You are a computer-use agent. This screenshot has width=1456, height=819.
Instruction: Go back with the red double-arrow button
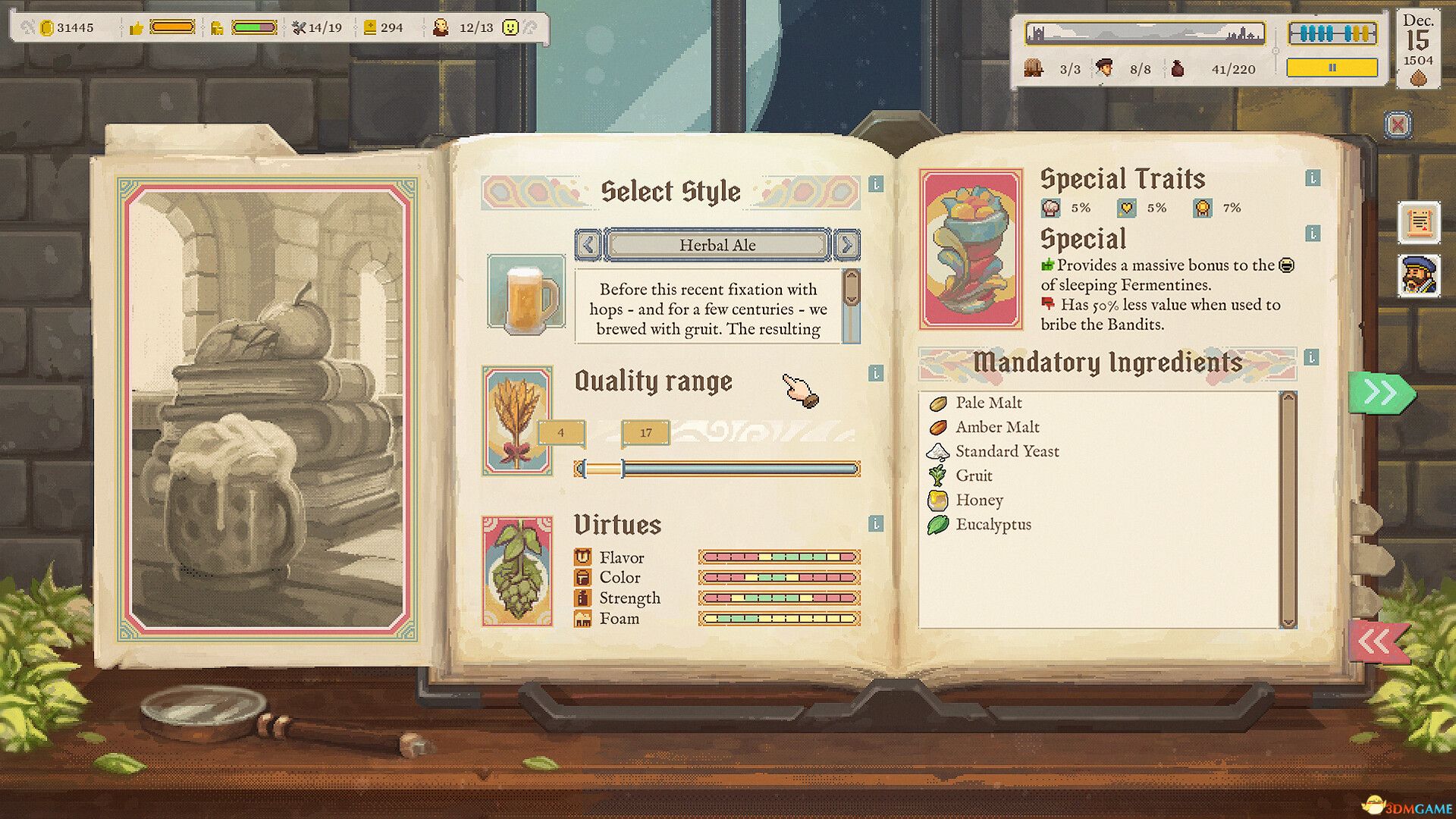1378,642
